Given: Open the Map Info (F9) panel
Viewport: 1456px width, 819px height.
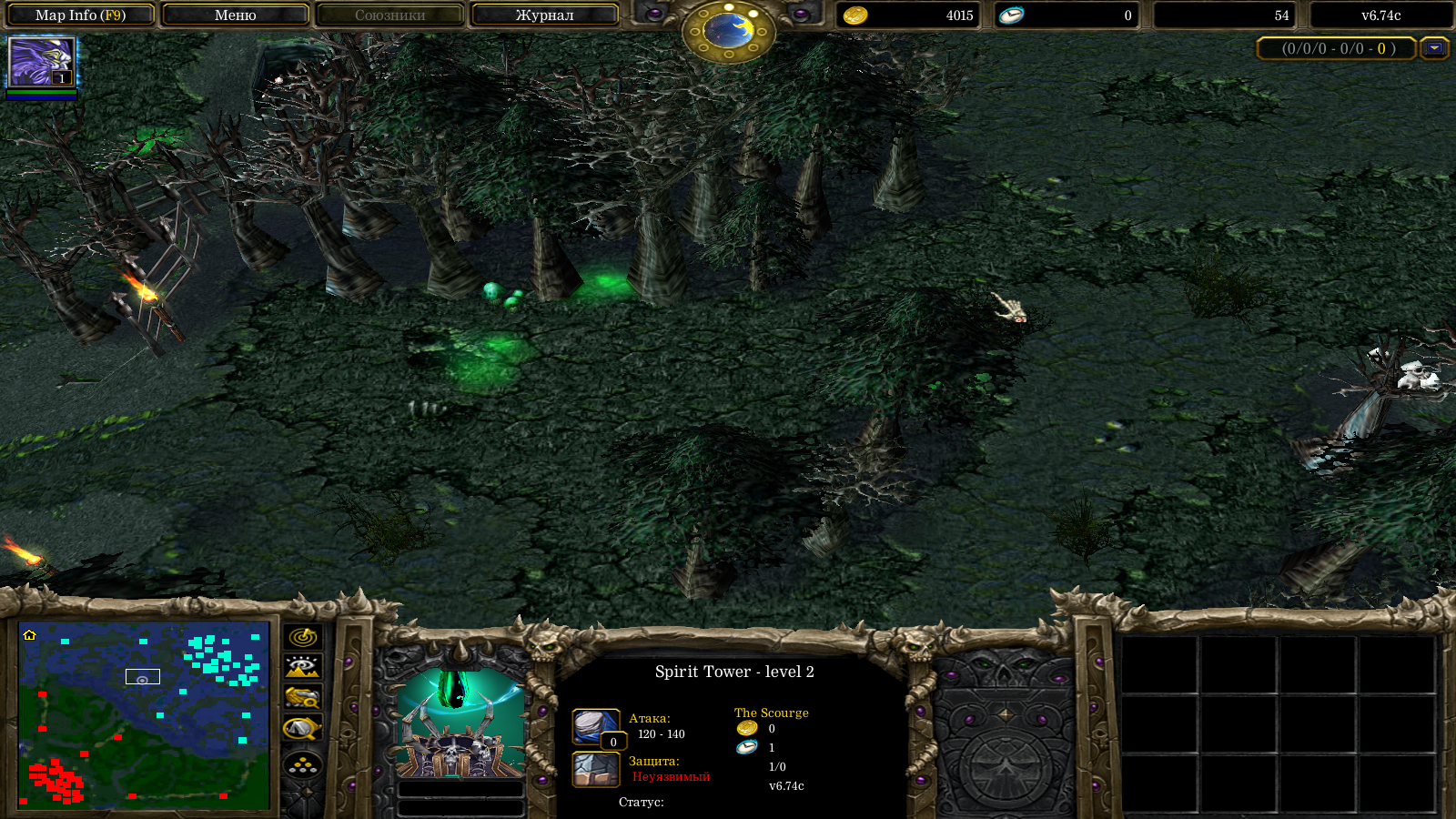Looking at the screenshot, I should tap(80, 15).
